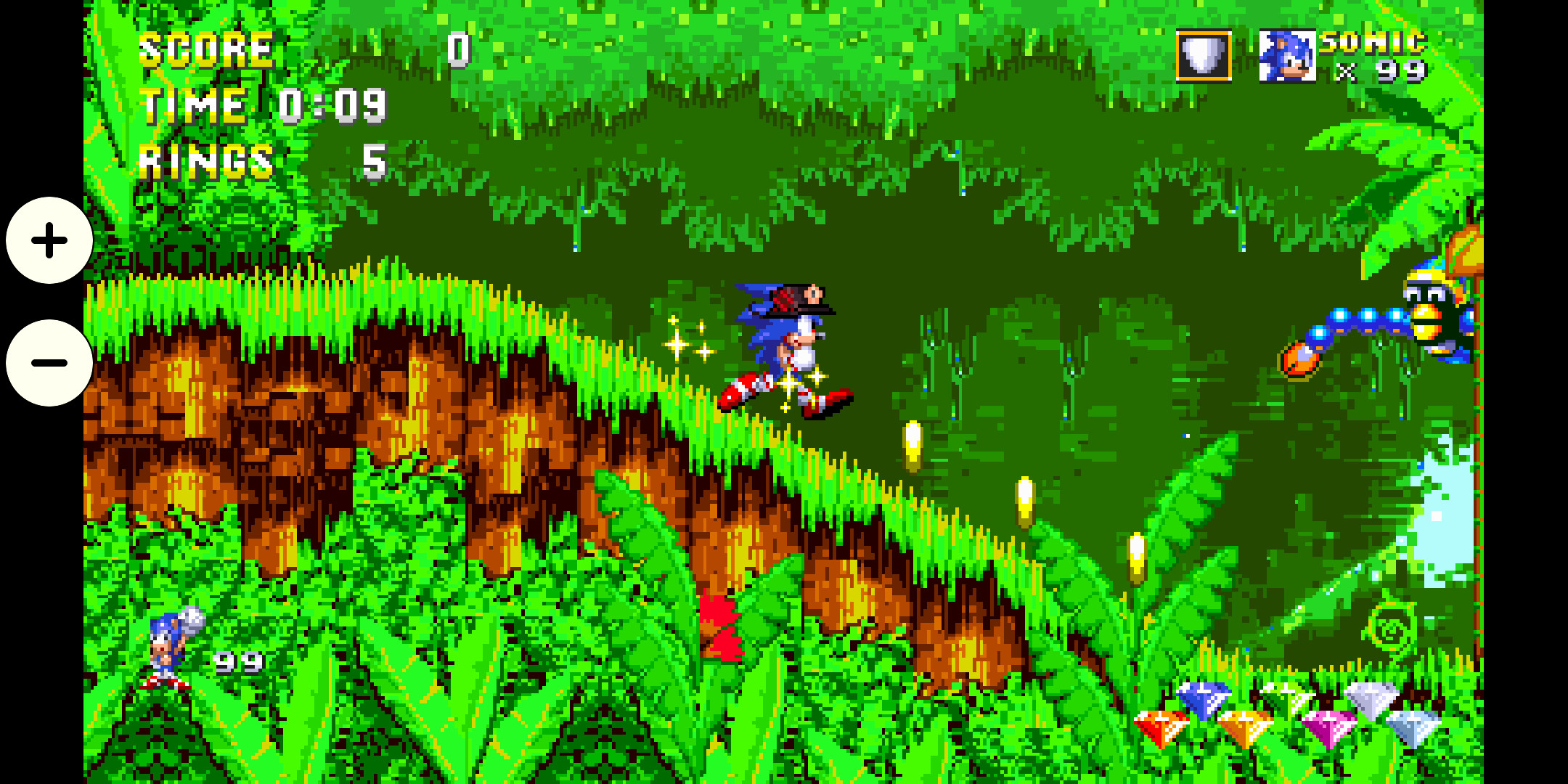Click the SCORE label in the HUD
The image size is (1568, 784).
(207, 49)
